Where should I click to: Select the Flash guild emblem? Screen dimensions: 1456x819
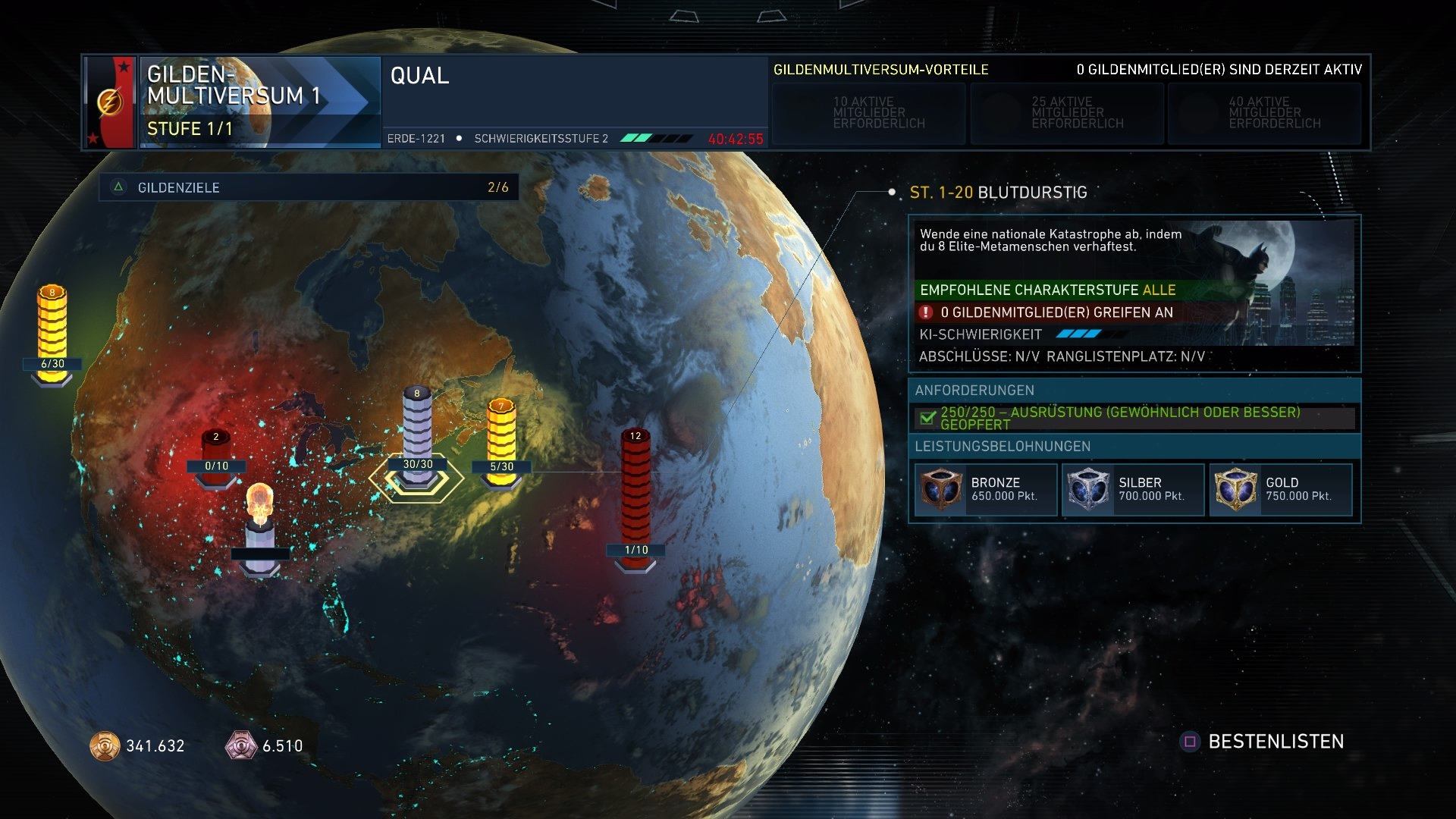point(111,101)
